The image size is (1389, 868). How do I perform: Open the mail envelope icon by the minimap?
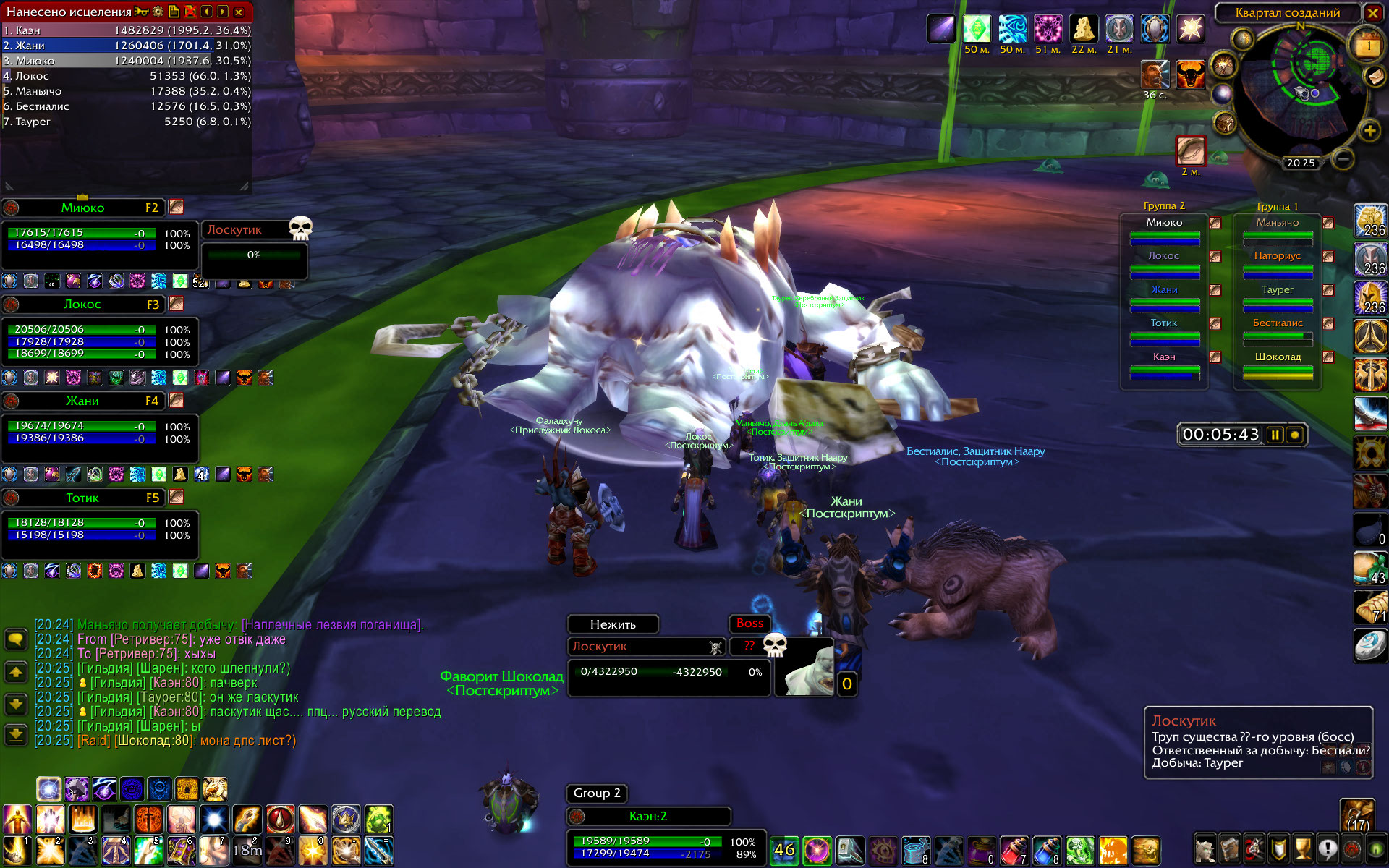pyautogui.click(x=1374, y=76)
